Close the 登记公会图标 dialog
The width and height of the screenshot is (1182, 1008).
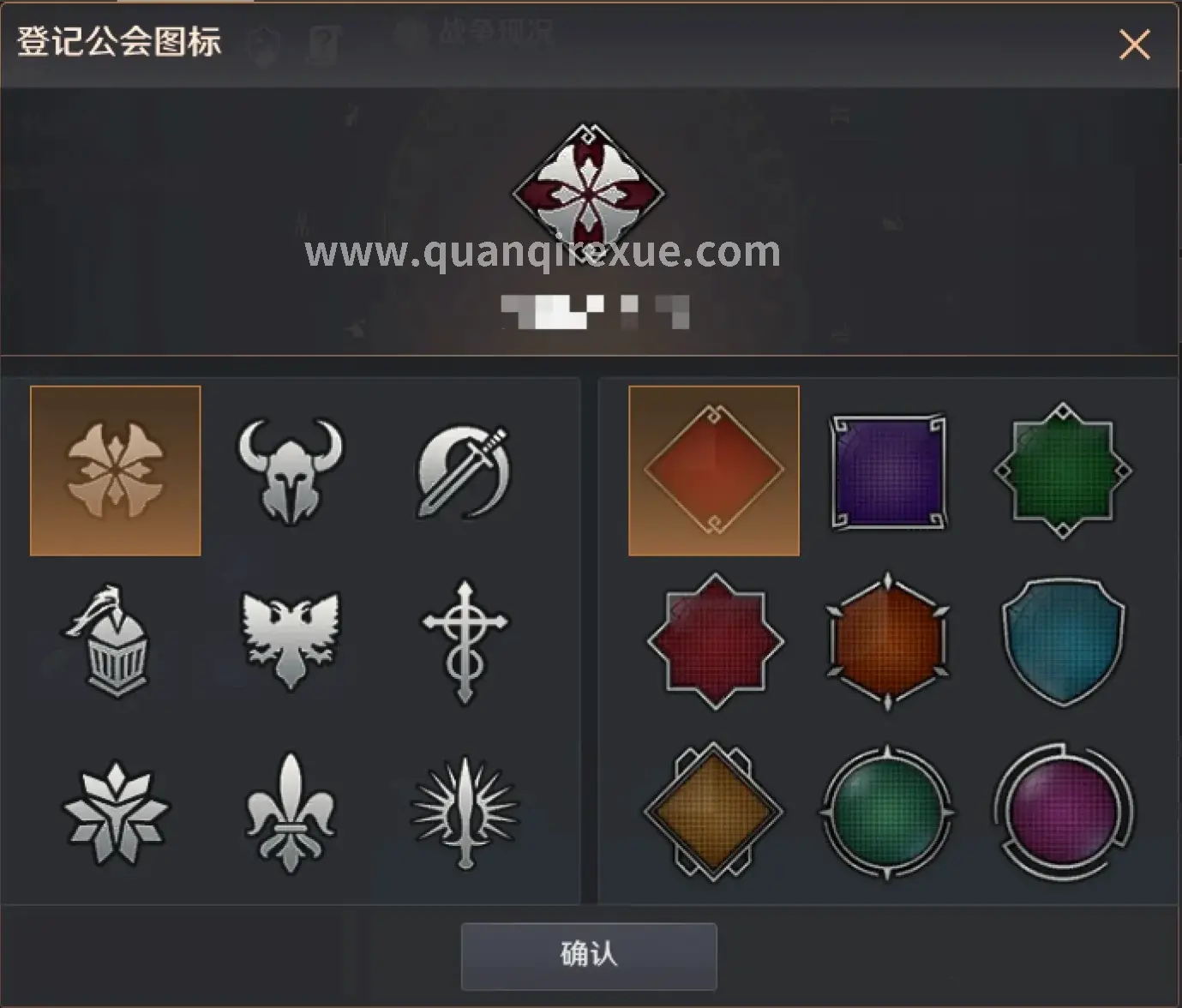(1134, 45)
